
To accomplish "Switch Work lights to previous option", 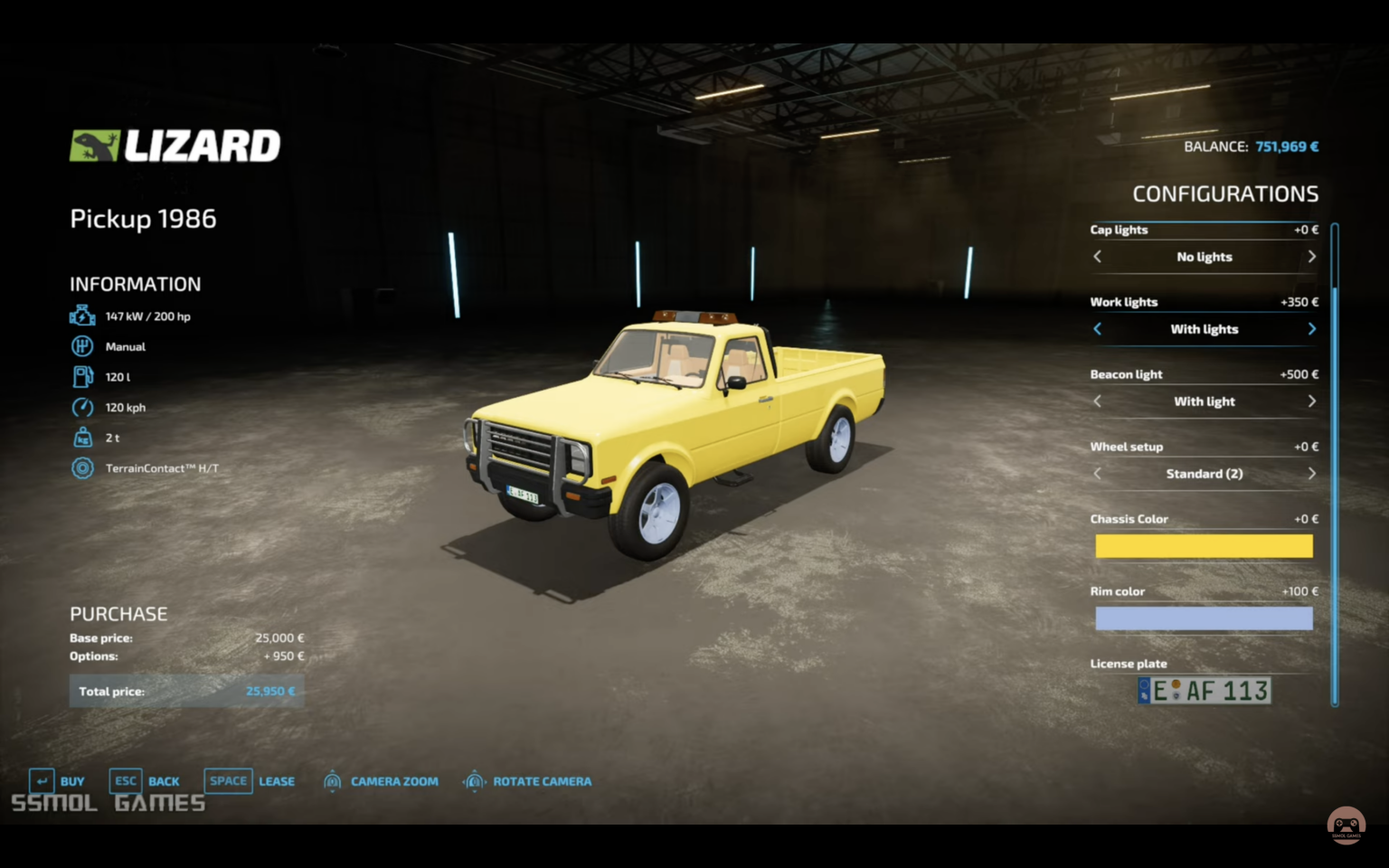I will (1098, 329).
